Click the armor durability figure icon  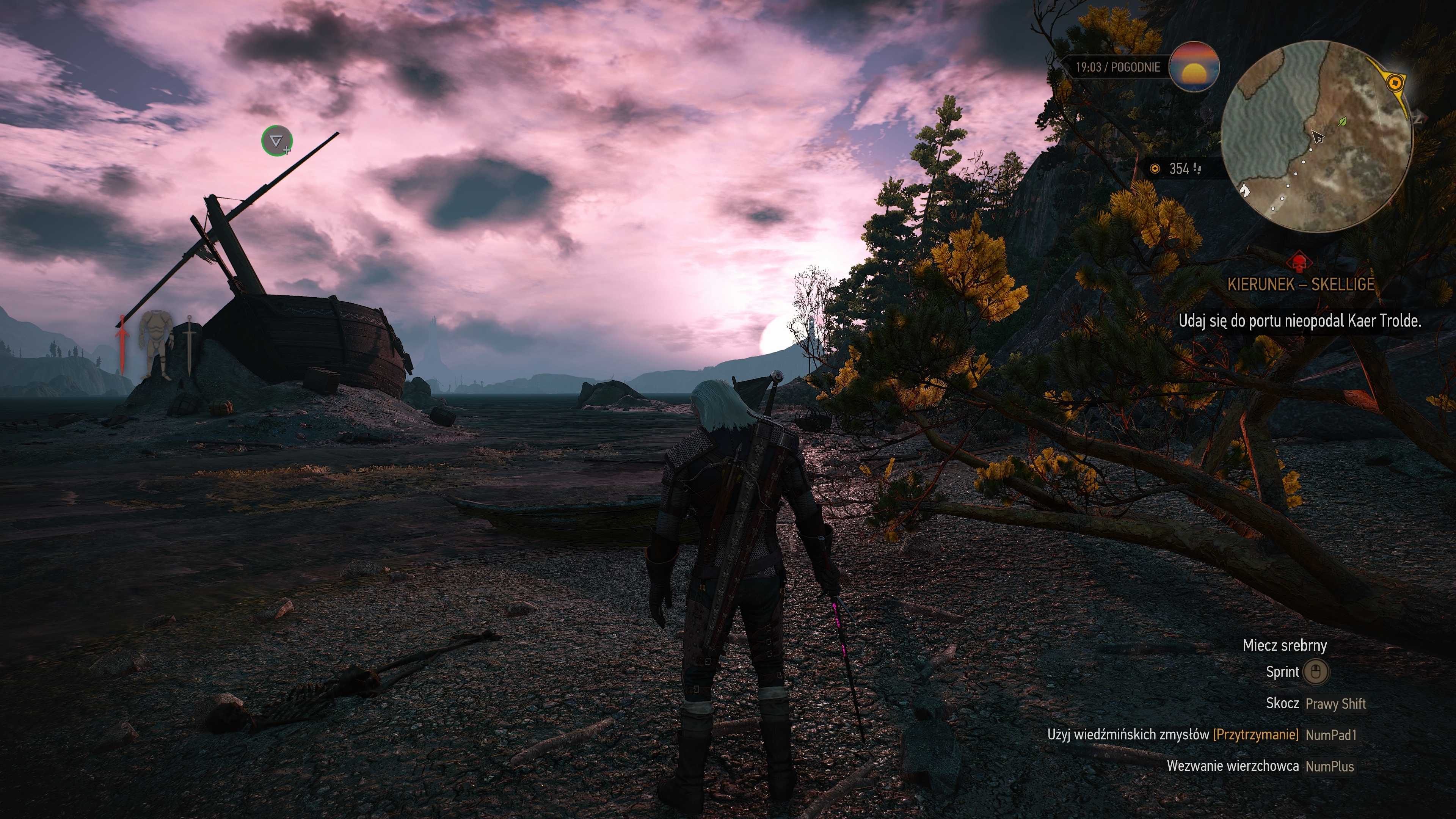tap(156, 344)
